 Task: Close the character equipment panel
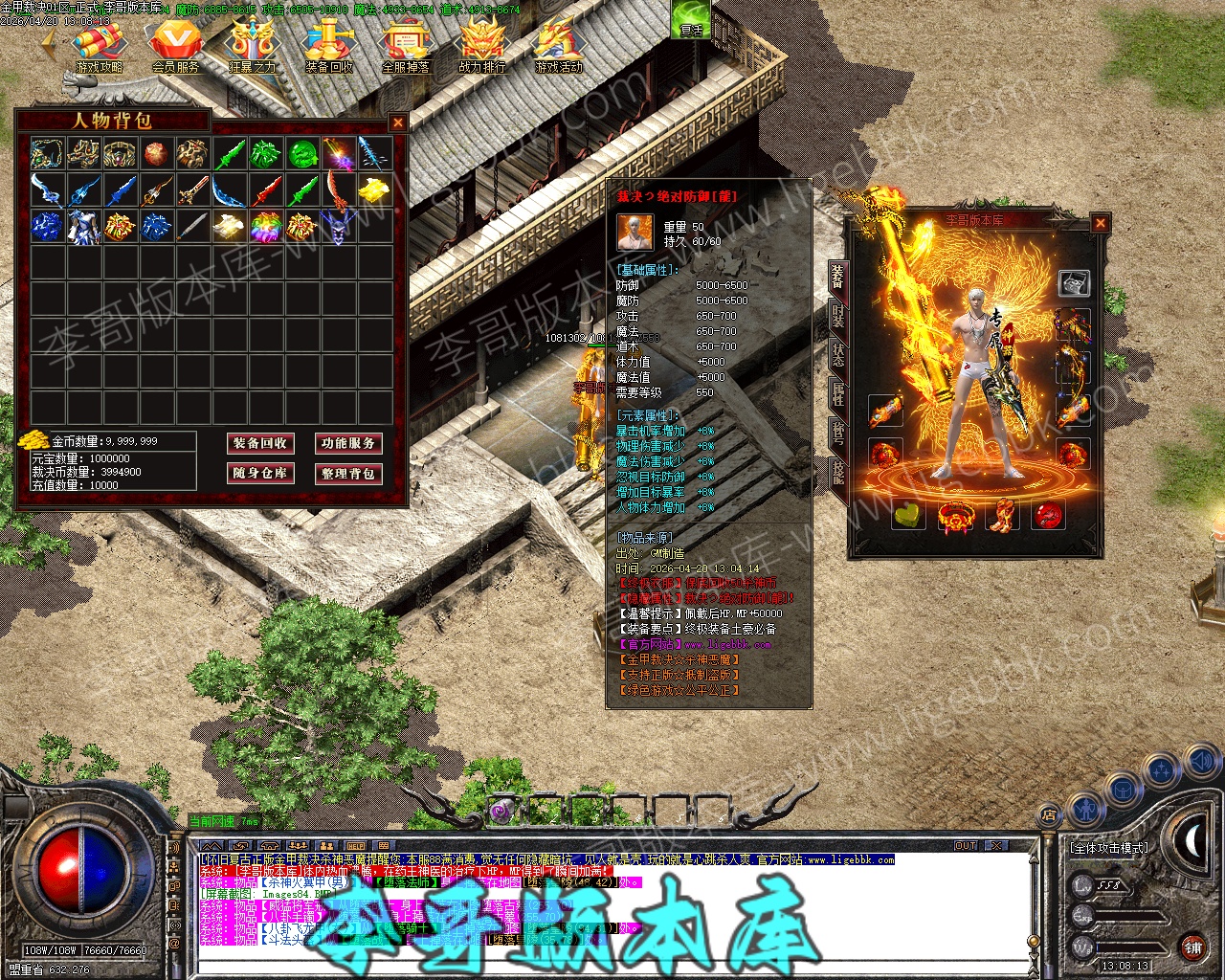point(1101,223)
